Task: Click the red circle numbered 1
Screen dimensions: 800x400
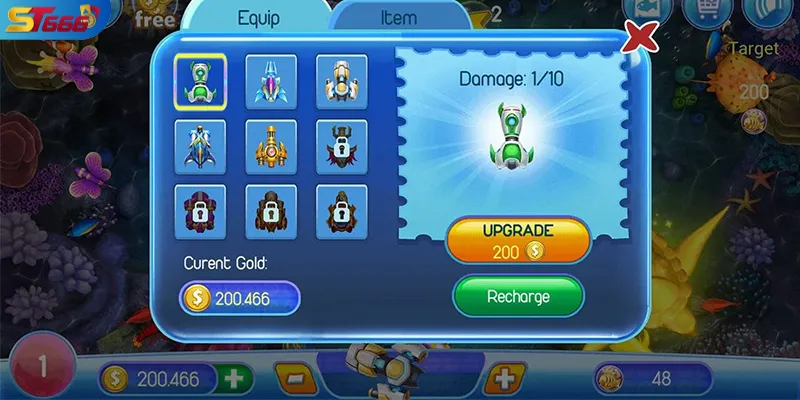Action: pos(42,367)
